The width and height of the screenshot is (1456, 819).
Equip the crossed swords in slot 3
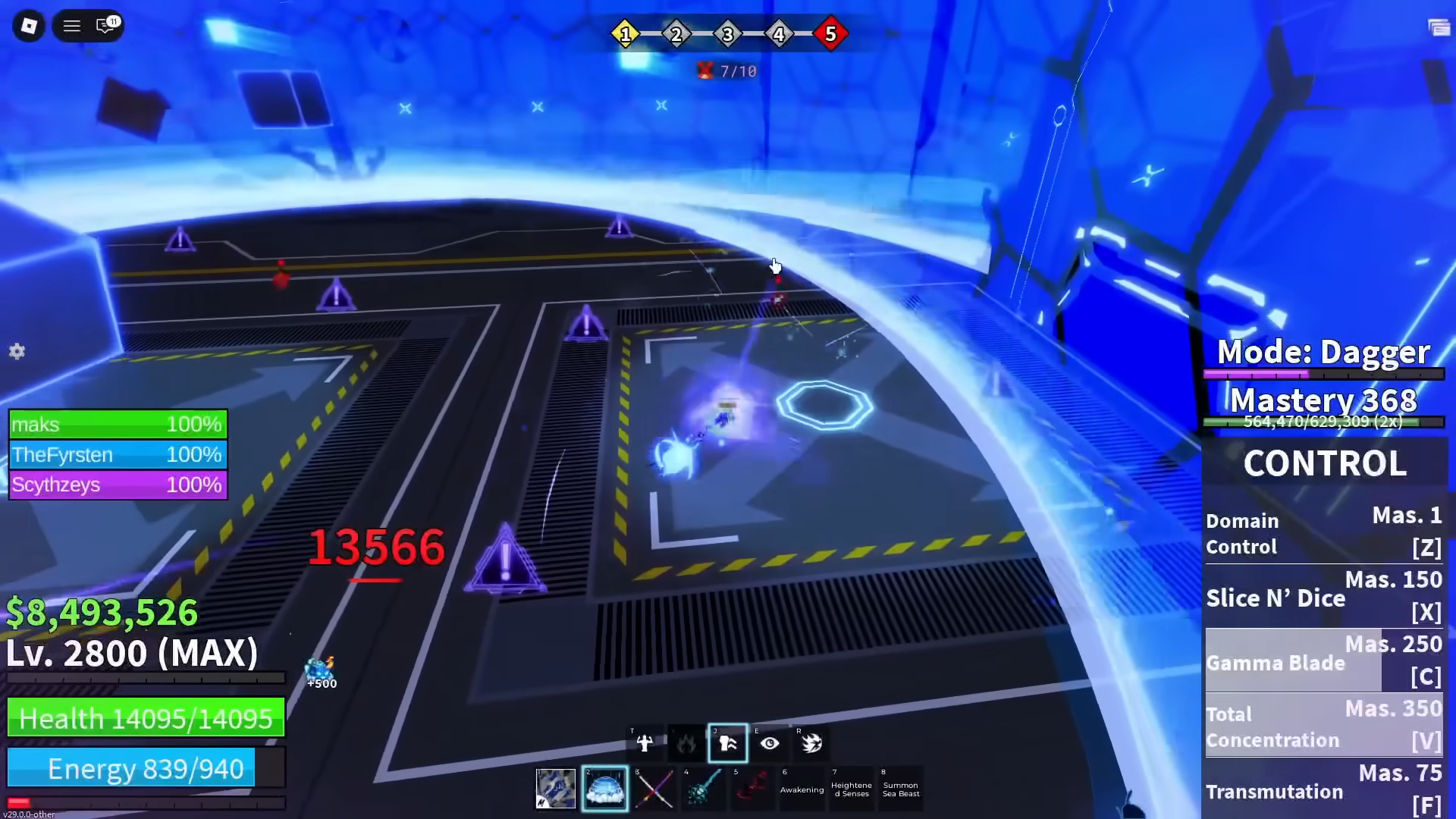tap(654, 789)
